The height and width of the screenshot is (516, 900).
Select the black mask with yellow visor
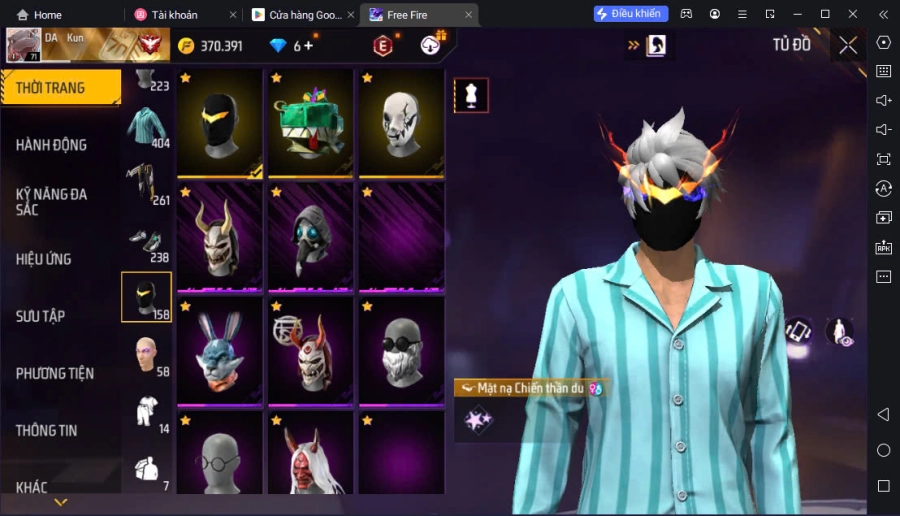coord(221,123)
